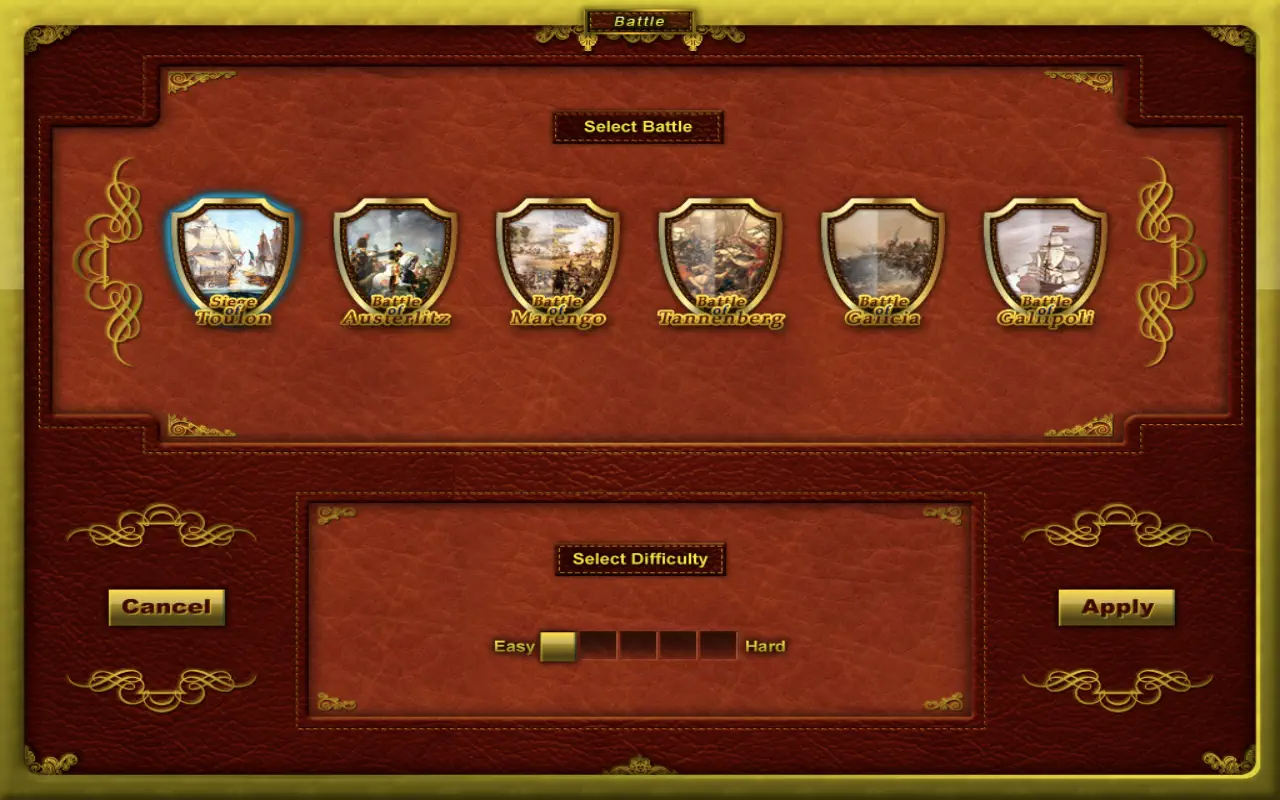The width and height of the screenshot is (1280, 800).
Task: Select the Battle of Gallipoli
Action: tap(1045, 258)
